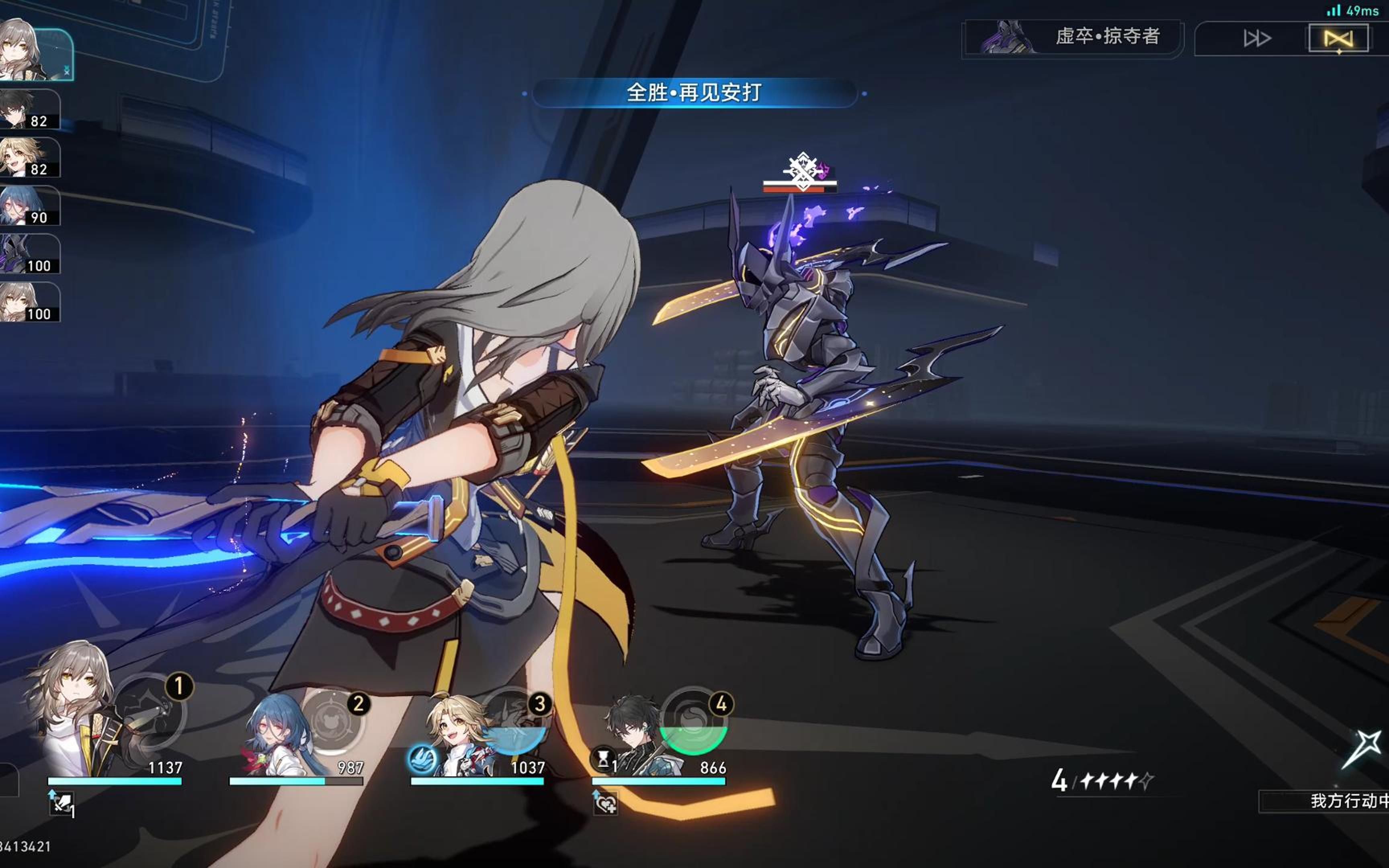
Task: Open the 虚卒•掠夺者 enemy info panel
Action: pos(1072,37)
